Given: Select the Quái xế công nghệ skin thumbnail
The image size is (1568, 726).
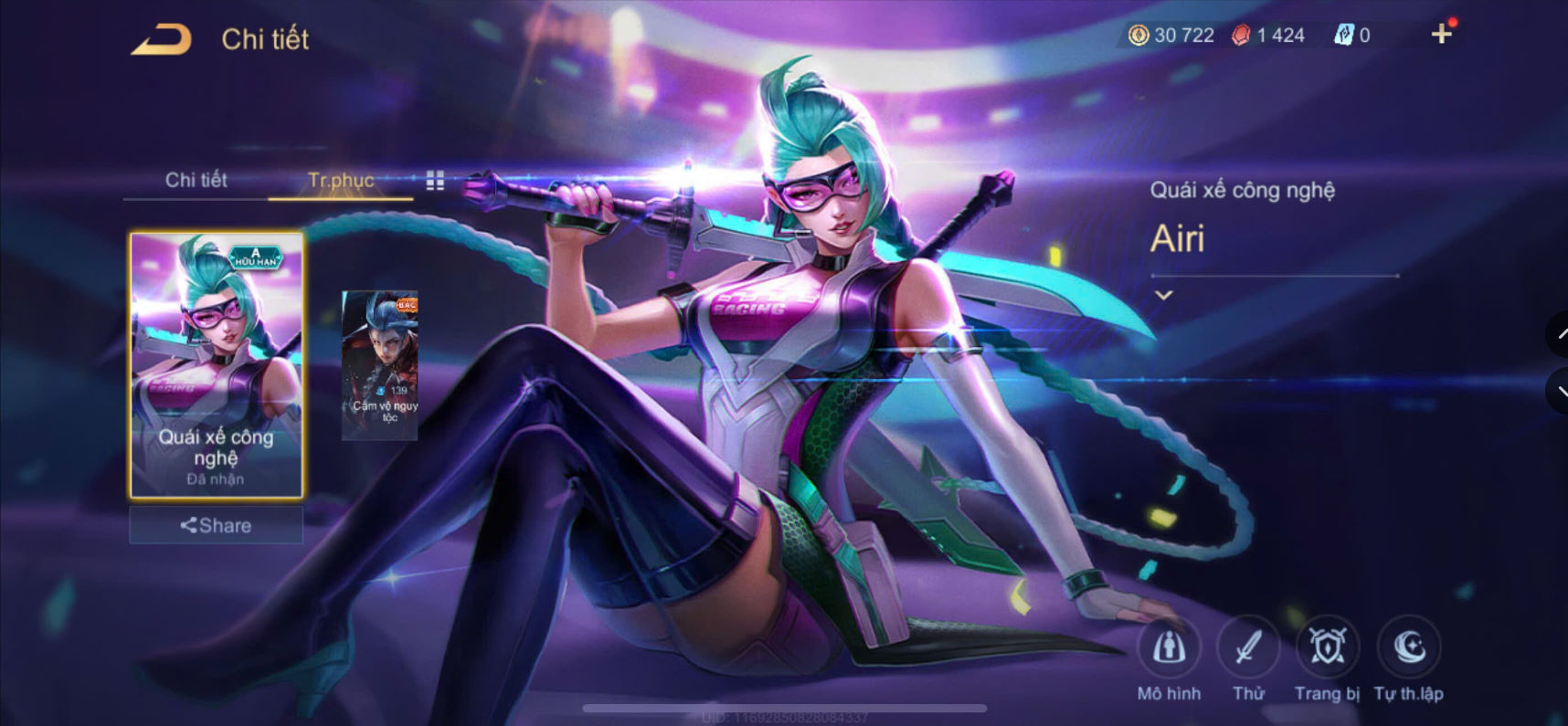Looking at the screenshot, I should click(x=216, y=365).
